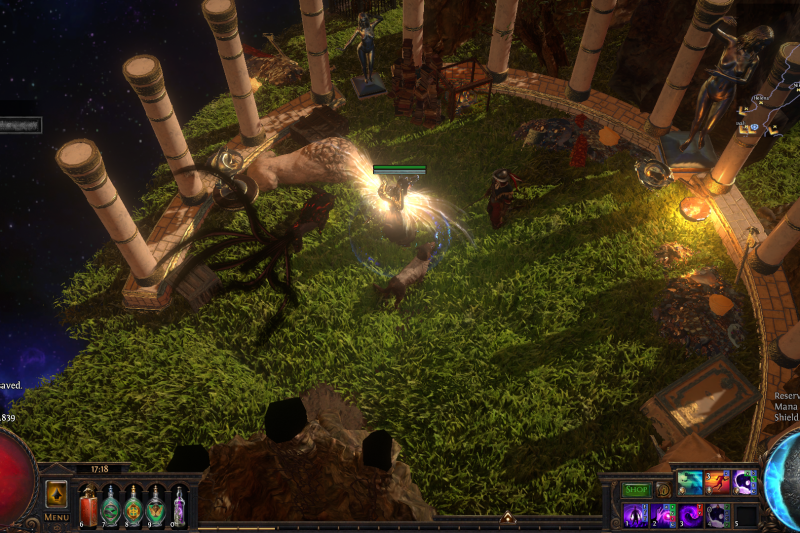
Task: Click the round coin icon beside Shop
Action: [662, 490]
